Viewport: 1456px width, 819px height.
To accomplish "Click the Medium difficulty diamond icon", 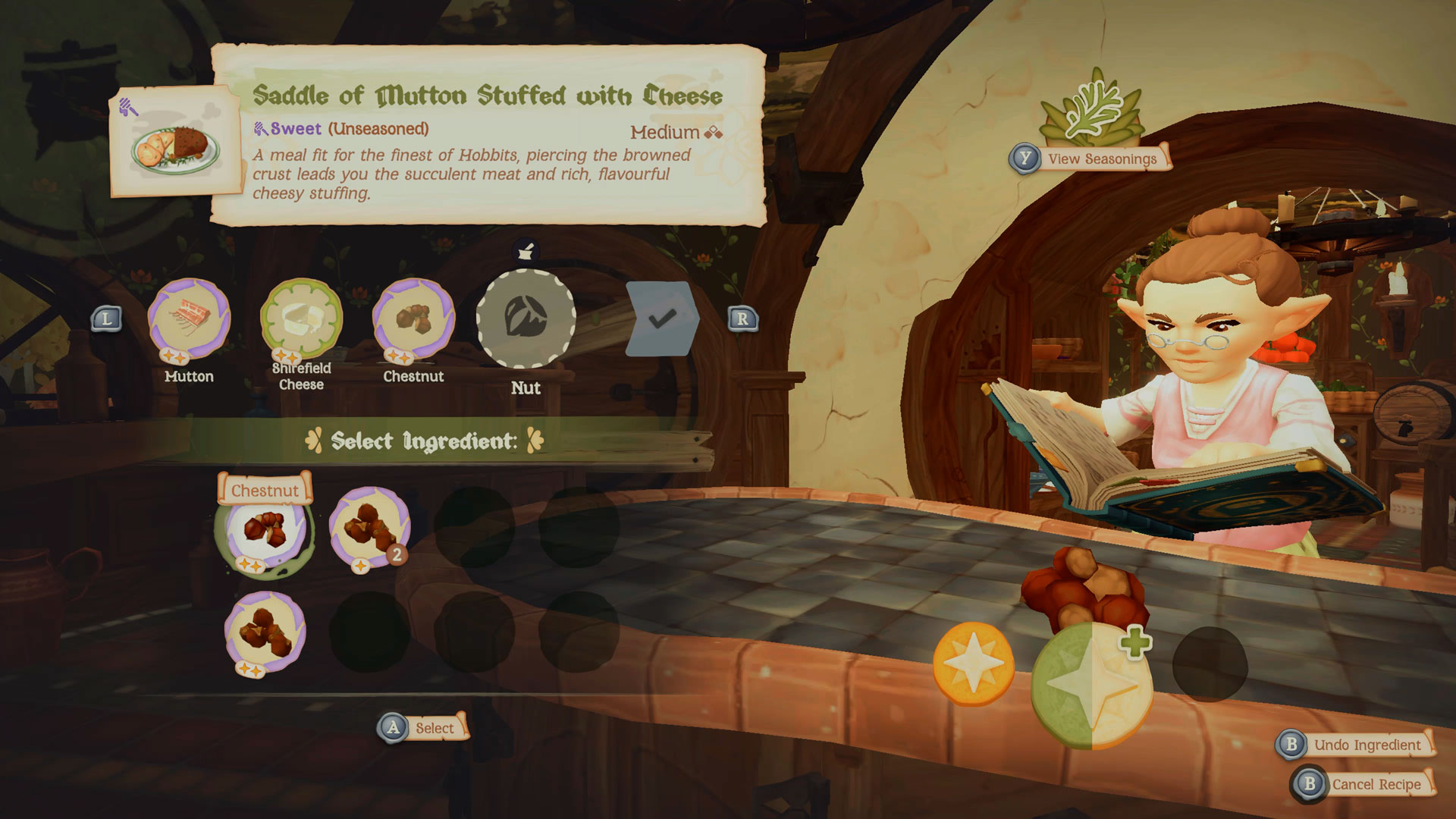I will coord(714,134).
